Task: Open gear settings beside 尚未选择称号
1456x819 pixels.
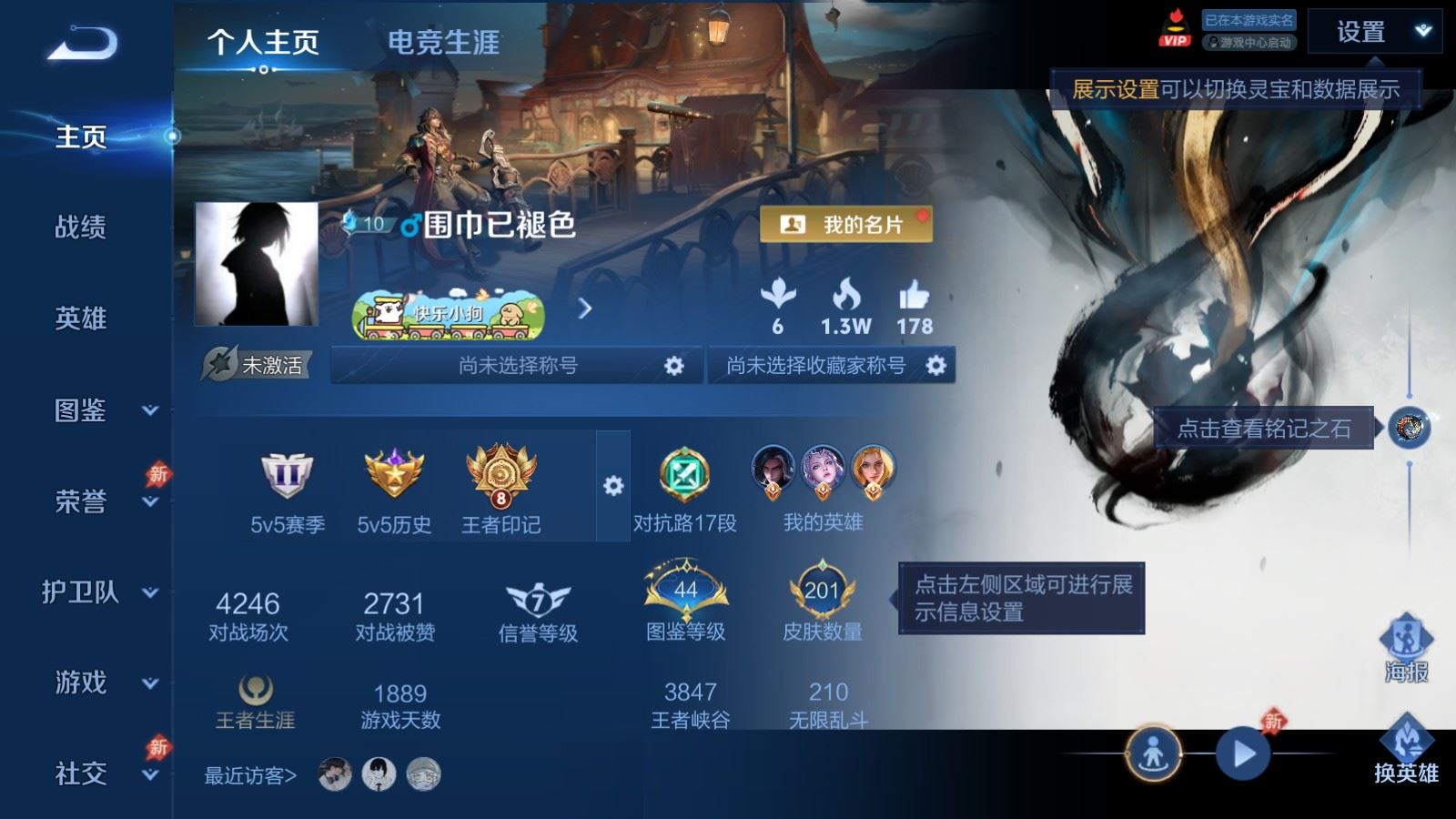Action: click(x=673, y=368)
